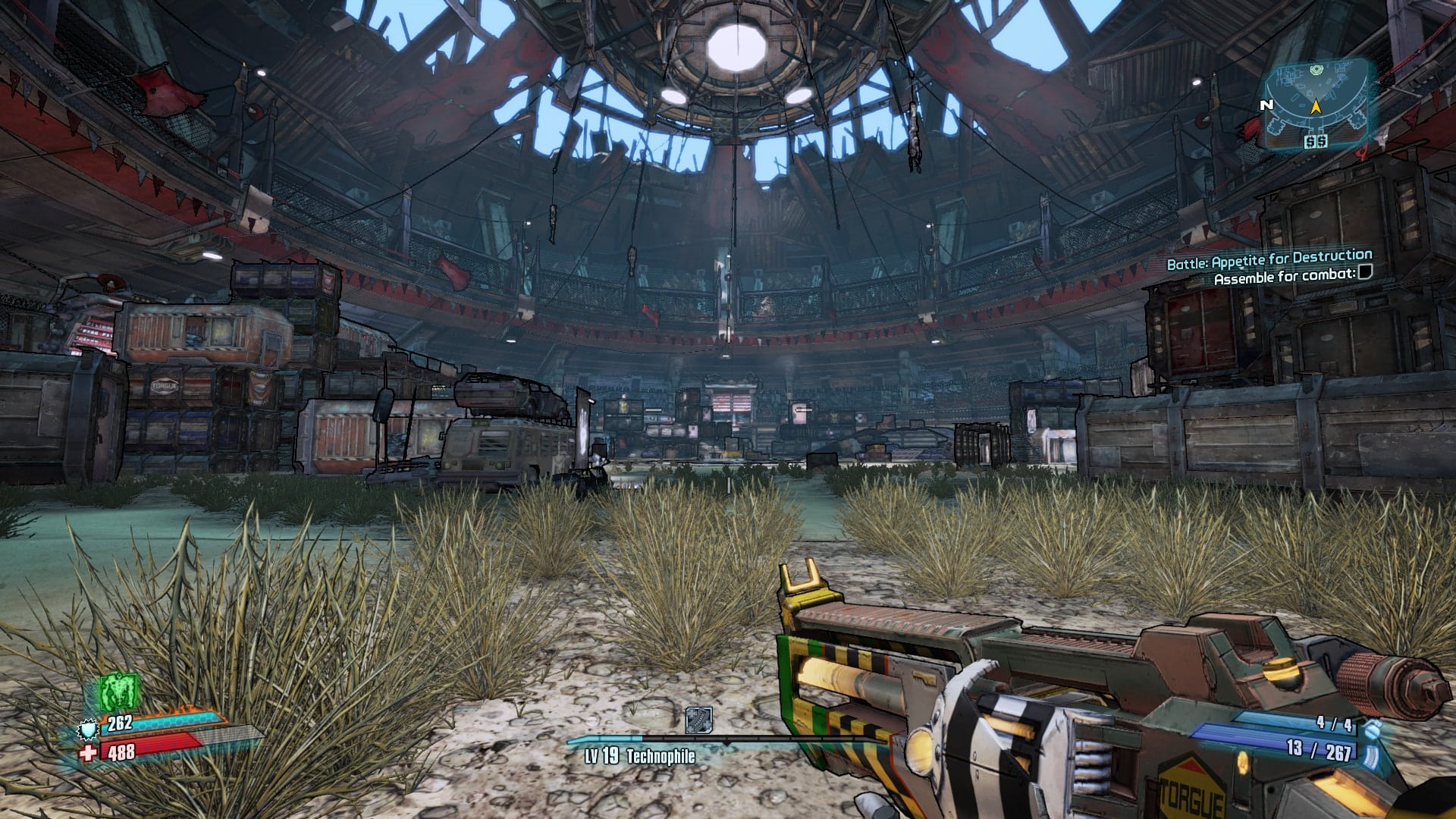The width and height of the screenshot is (1456, 819).
Task: Toggle the Assemble for combat objective checkbox
Action: (1366, 273)
